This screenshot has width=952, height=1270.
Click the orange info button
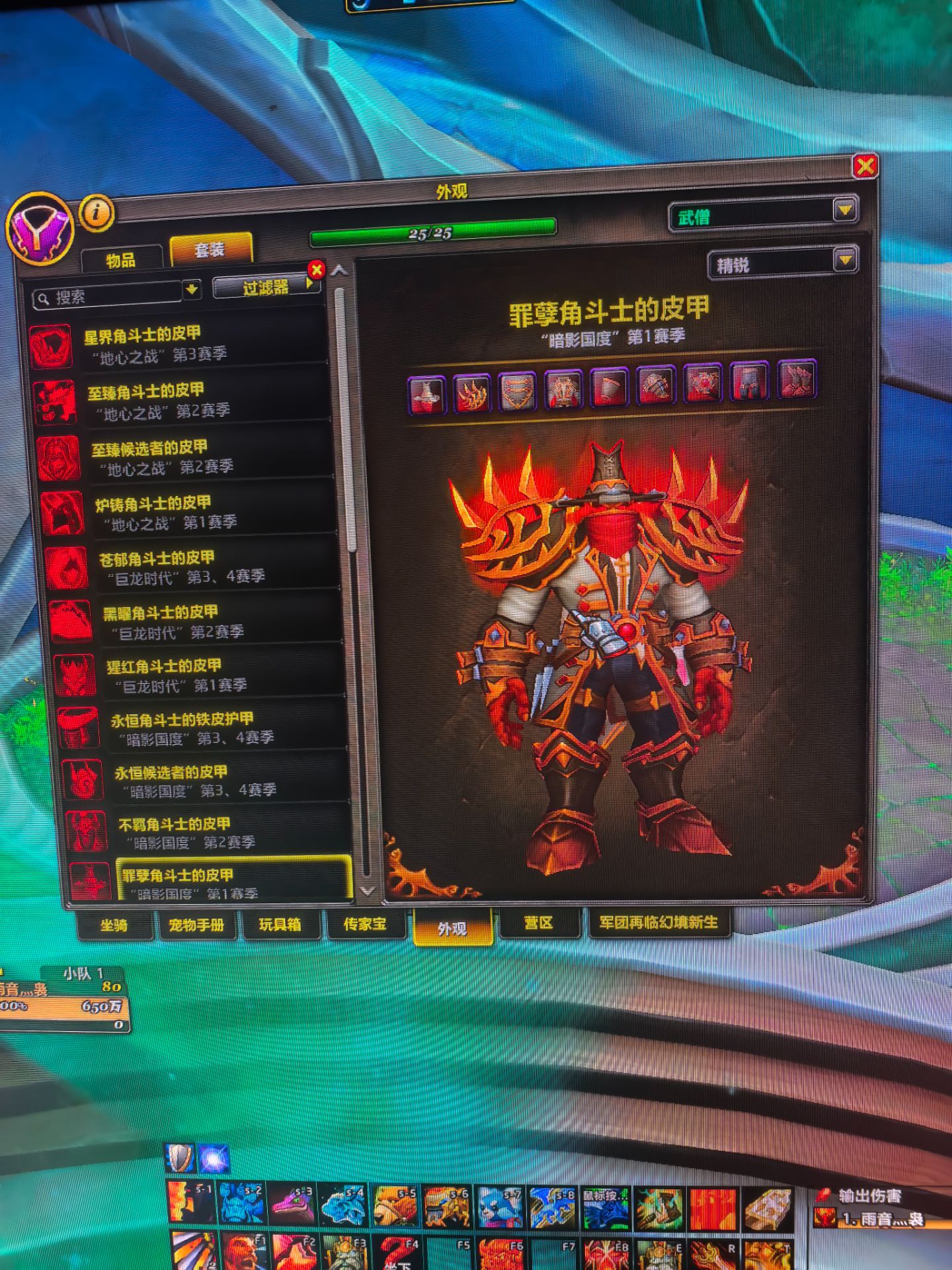click(x=97, y=212)
